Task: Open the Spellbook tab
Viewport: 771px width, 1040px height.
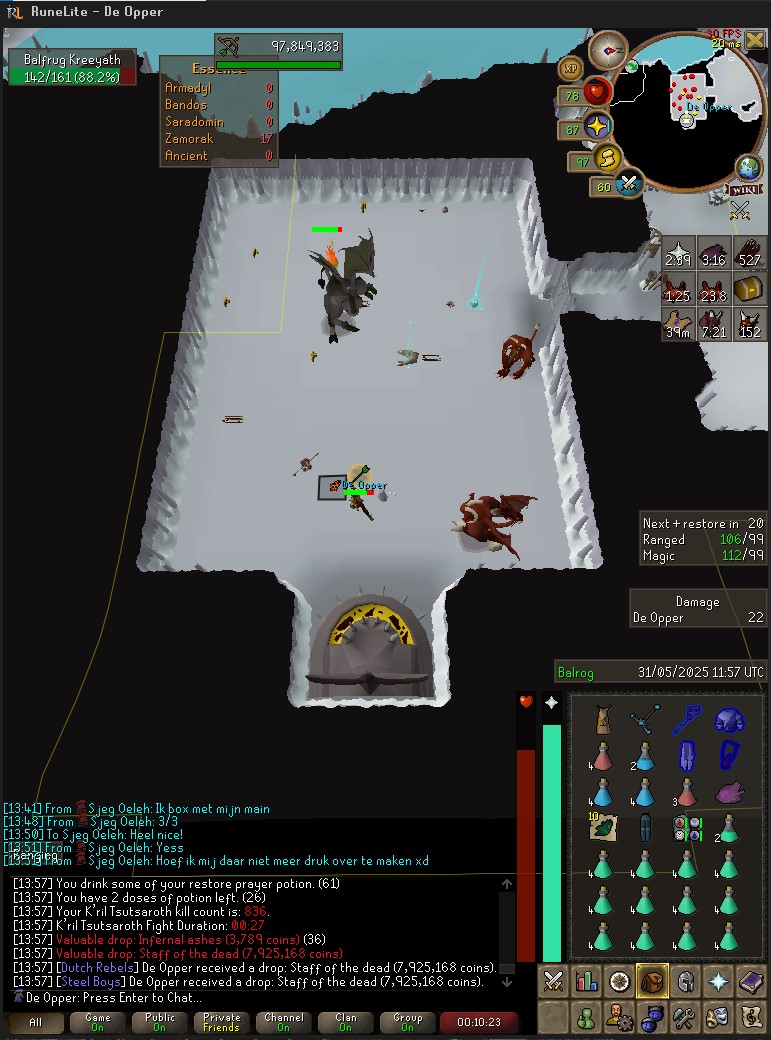Action: tap(751, 982)
